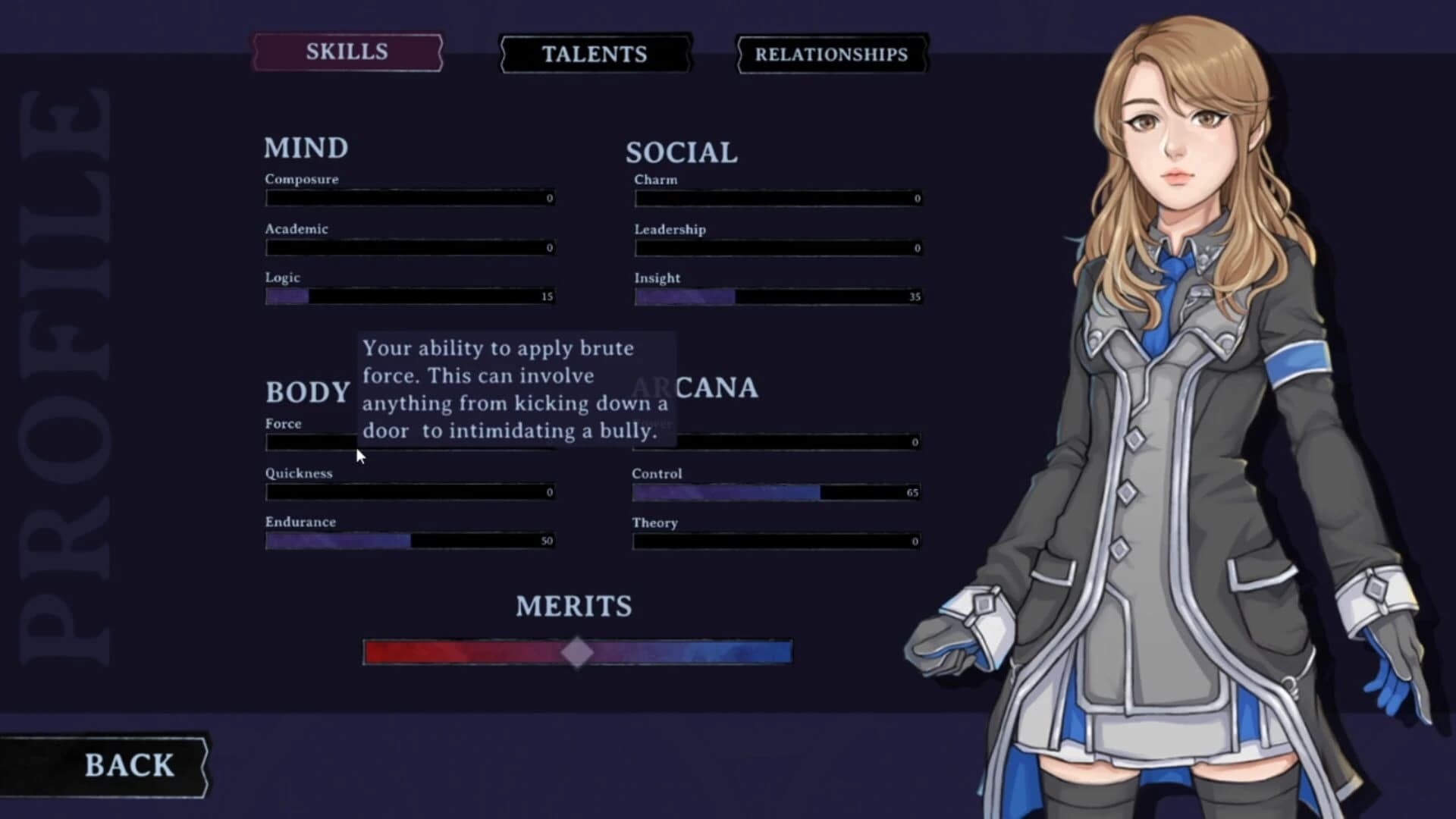
Task: Click the MERITS gradient bar
Action: [x=576, y=650]
